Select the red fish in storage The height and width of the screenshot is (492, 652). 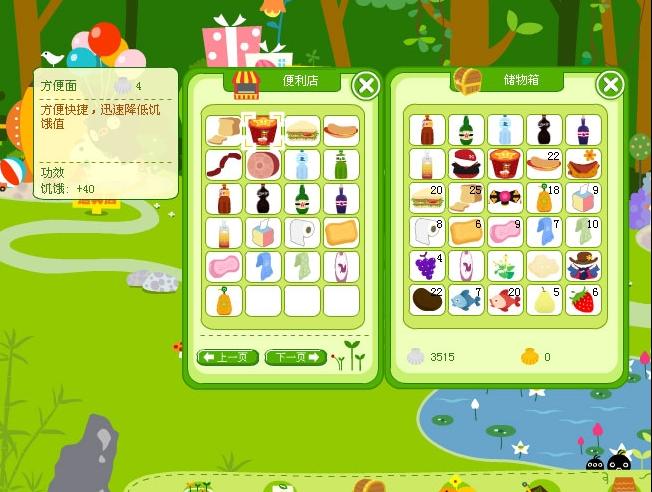click(x=505, y=300)
